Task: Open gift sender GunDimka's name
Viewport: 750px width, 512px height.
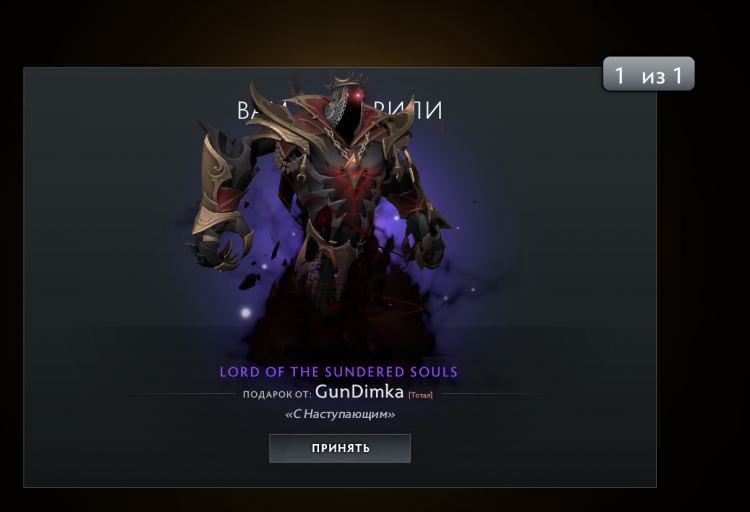Action: click(359, 393)
